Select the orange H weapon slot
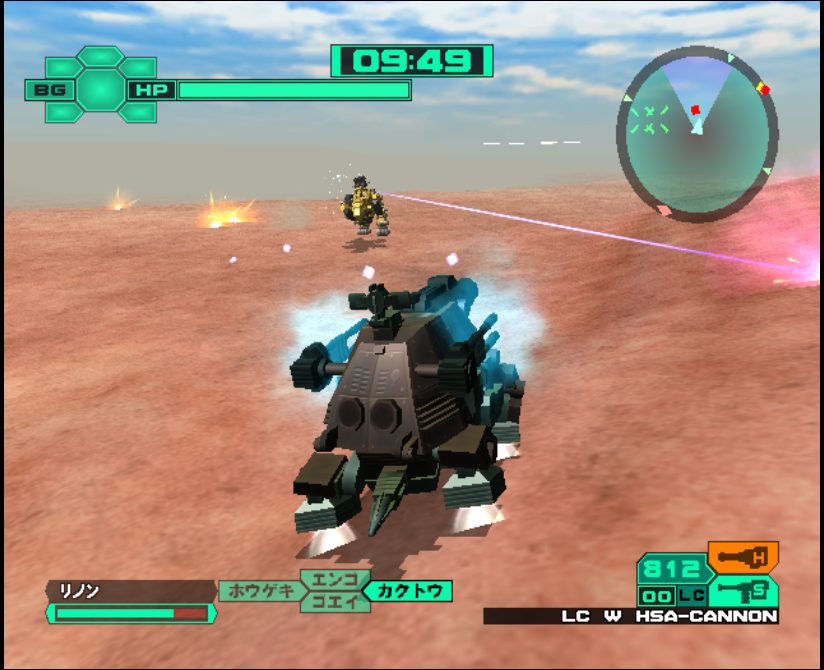Viewport: 824px width, 670px height. (x=742, y=556)
